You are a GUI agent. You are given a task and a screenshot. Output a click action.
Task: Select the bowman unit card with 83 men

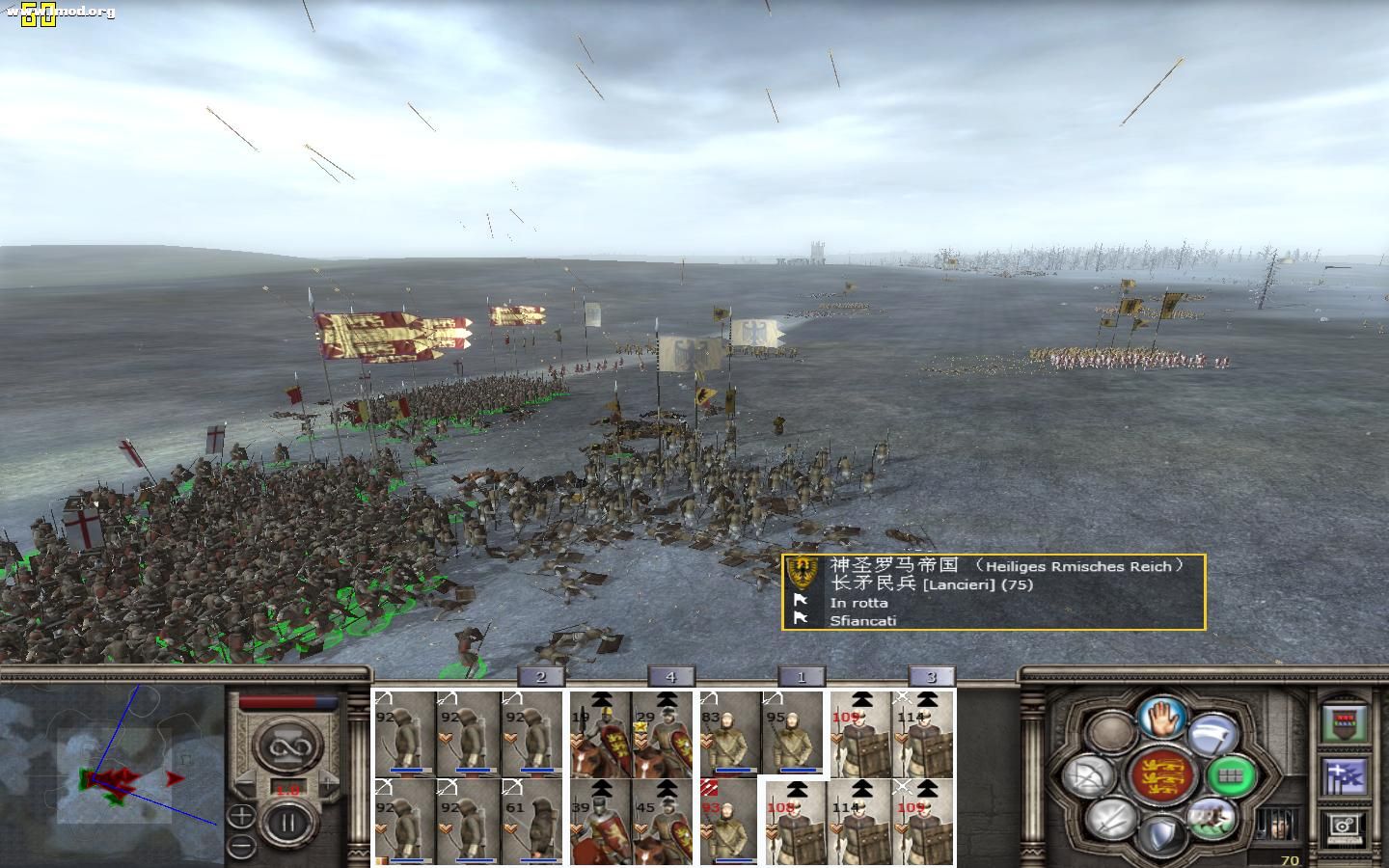tap(729, 735)
